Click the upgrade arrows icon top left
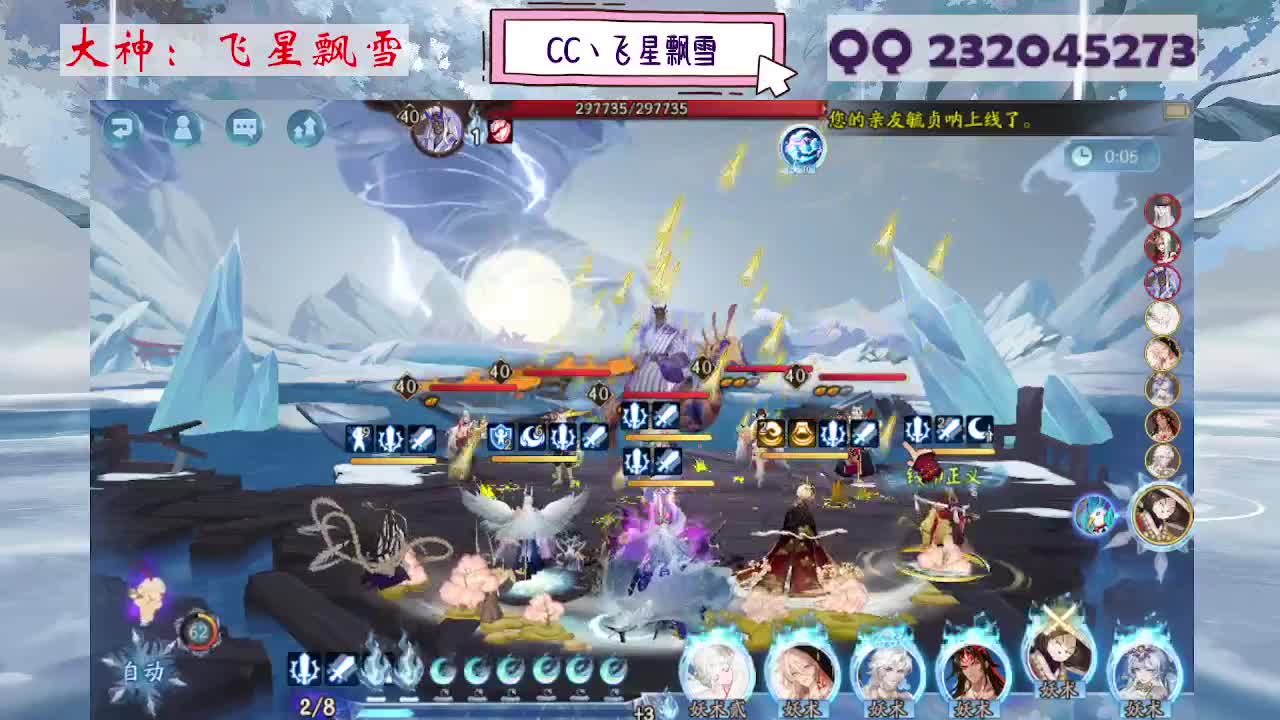The width and height of the screenshot is (1280, 720). (x=303, y=130)
